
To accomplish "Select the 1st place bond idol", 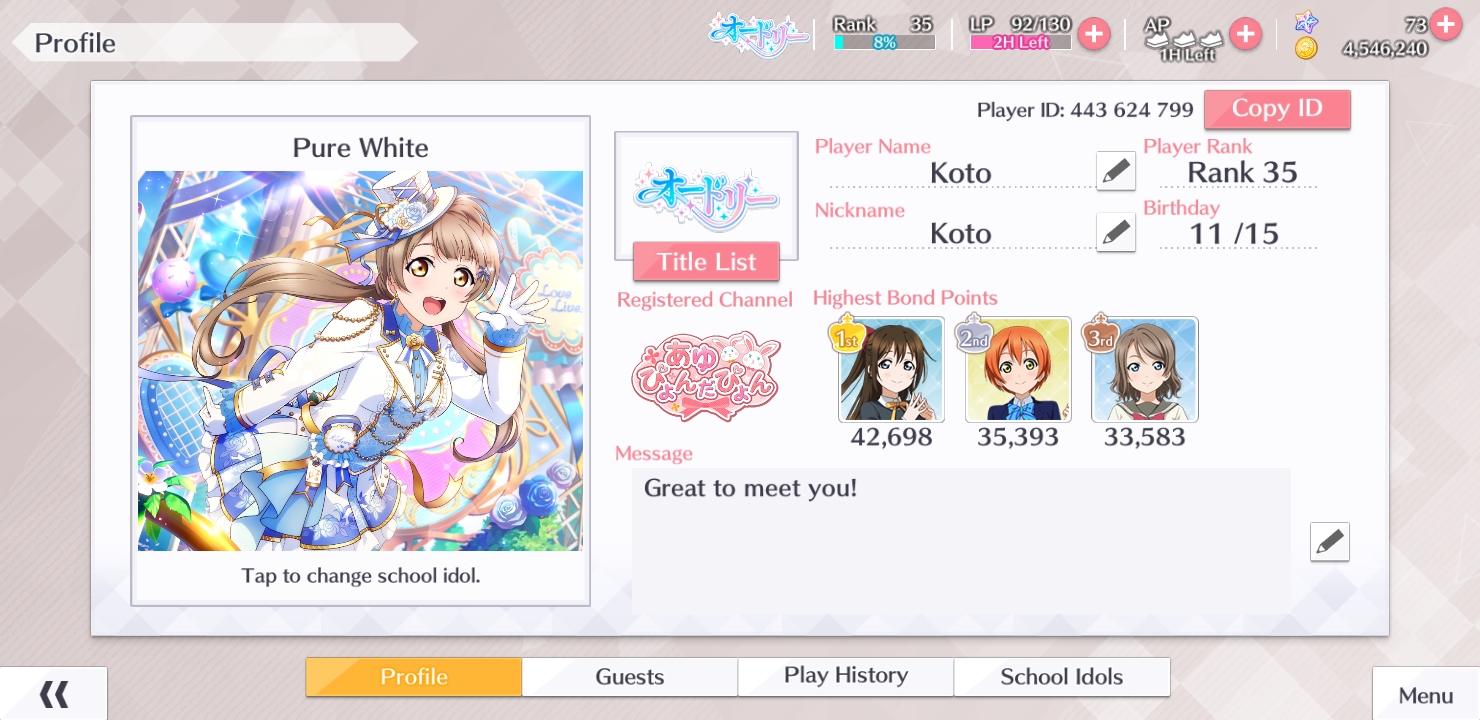I will click(x=891, y=370).
